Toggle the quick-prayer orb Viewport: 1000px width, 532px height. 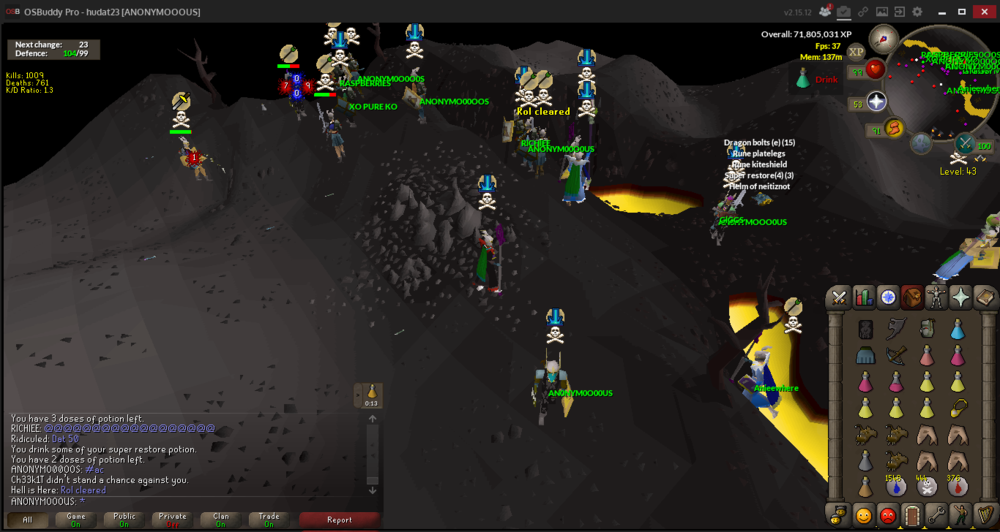[877, 101]
